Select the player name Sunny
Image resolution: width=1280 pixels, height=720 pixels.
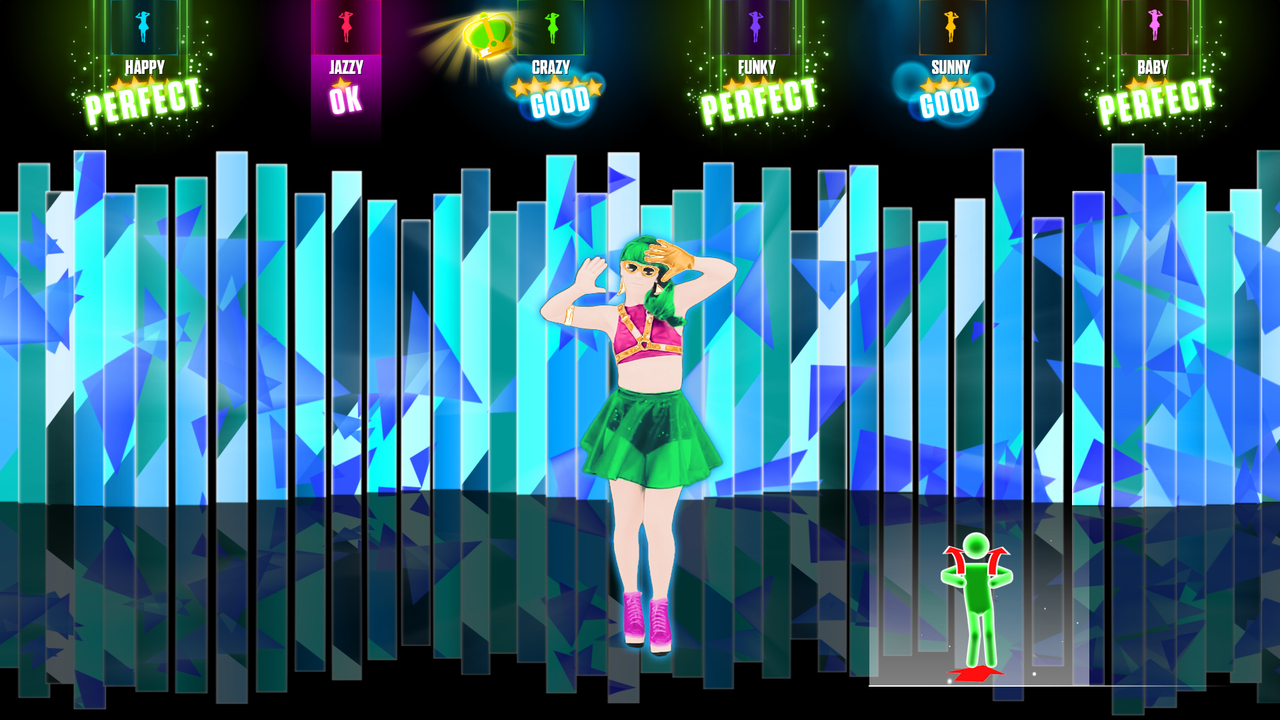click(950, 67)
